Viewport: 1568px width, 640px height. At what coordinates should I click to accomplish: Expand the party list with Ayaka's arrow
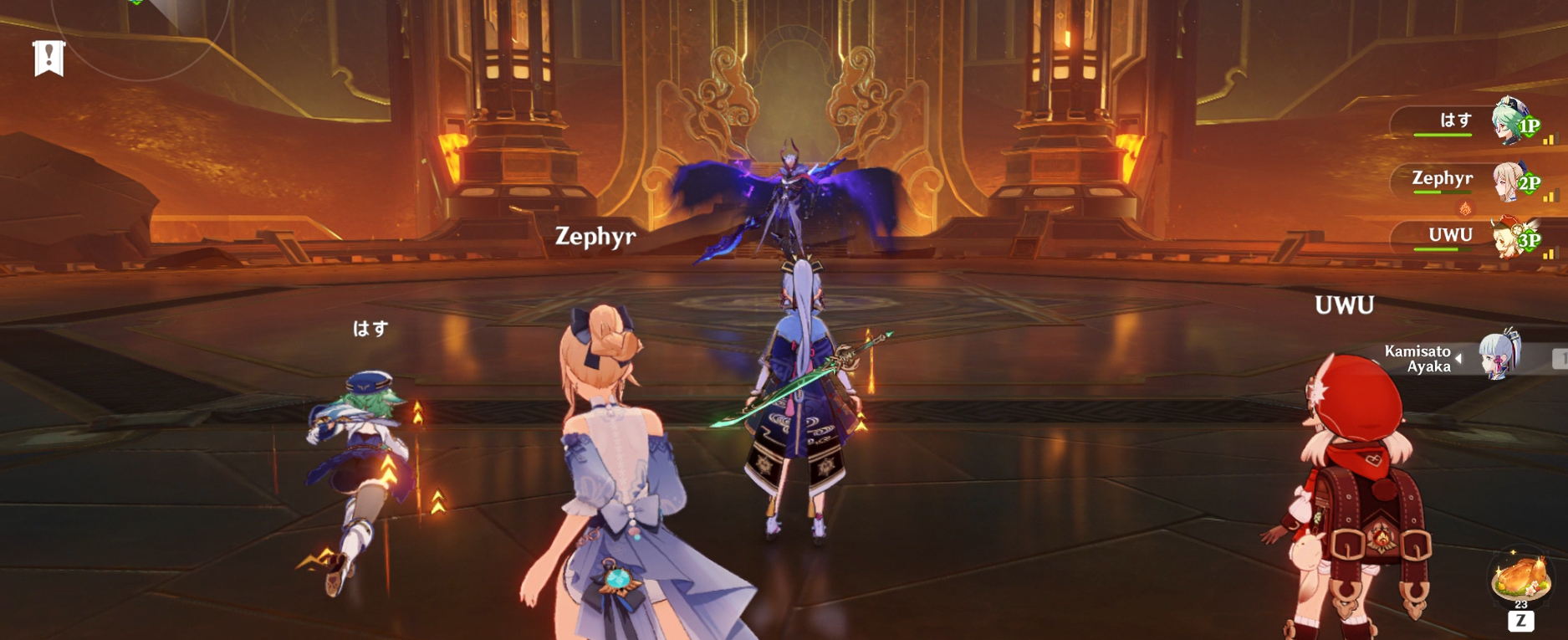pyautogui.click(x=1458, y=359)
